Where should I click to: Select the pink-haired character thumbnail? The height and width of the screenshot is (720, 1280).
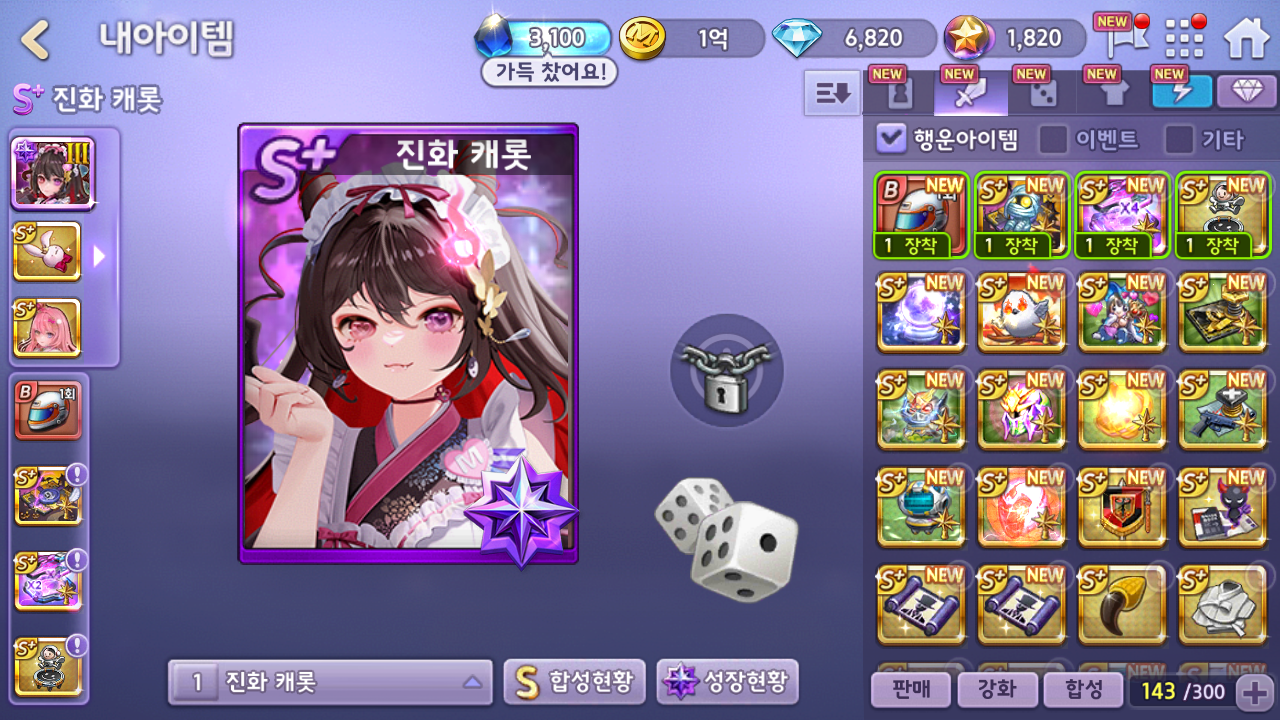[x=47, y=327]
